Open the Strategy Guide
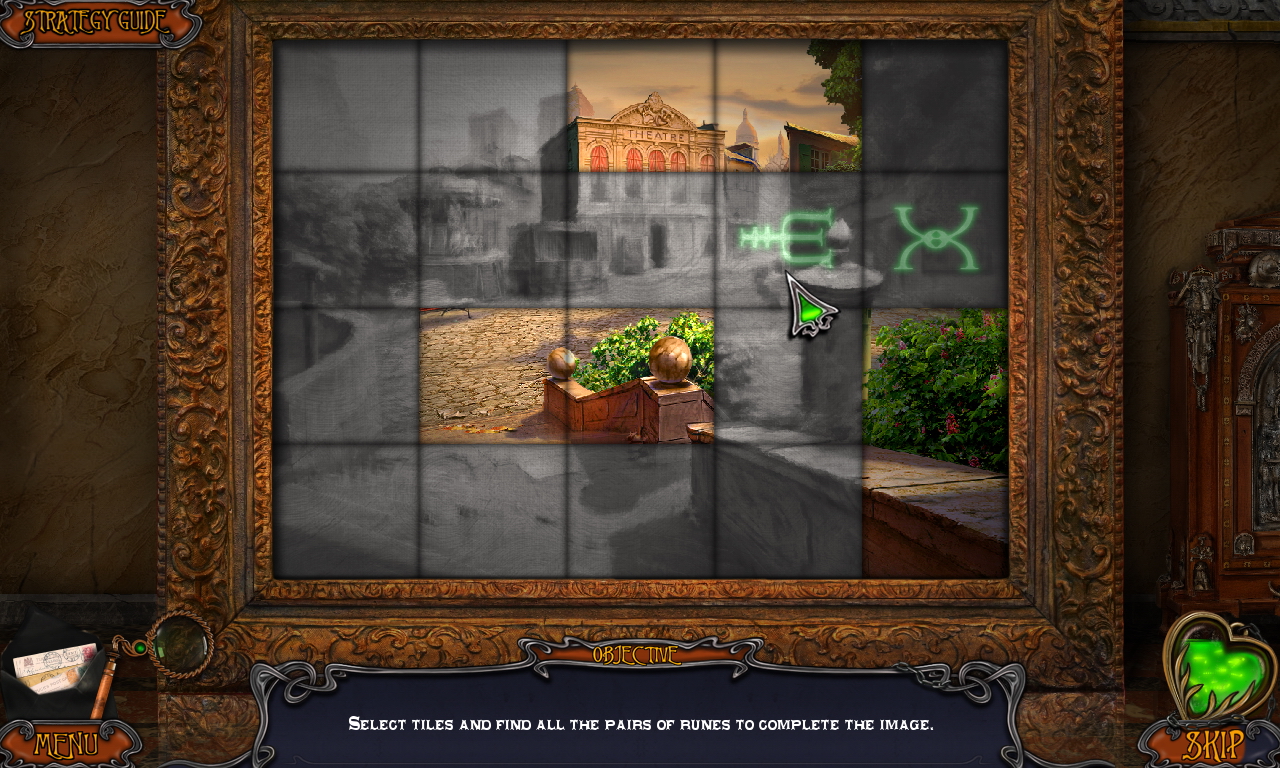Screen dimensions: 1280x768 [x=95, y=18]
